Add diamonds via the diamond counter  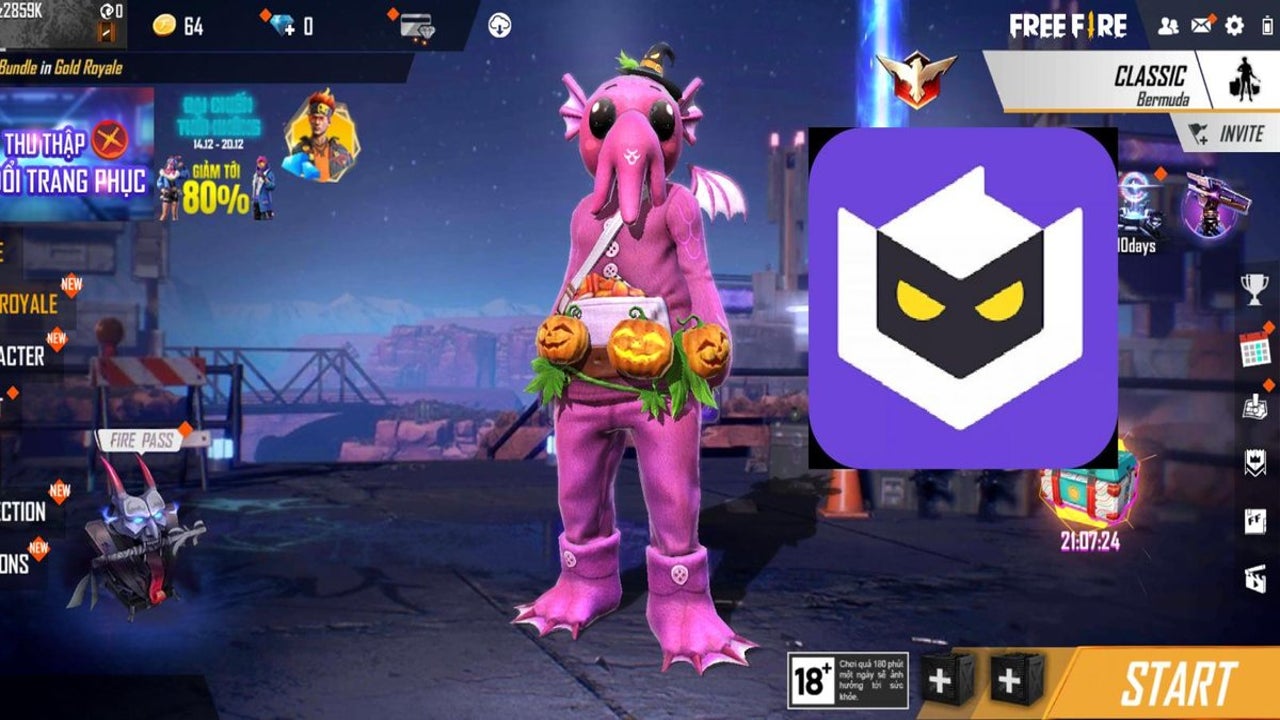(x=291, y=26)
